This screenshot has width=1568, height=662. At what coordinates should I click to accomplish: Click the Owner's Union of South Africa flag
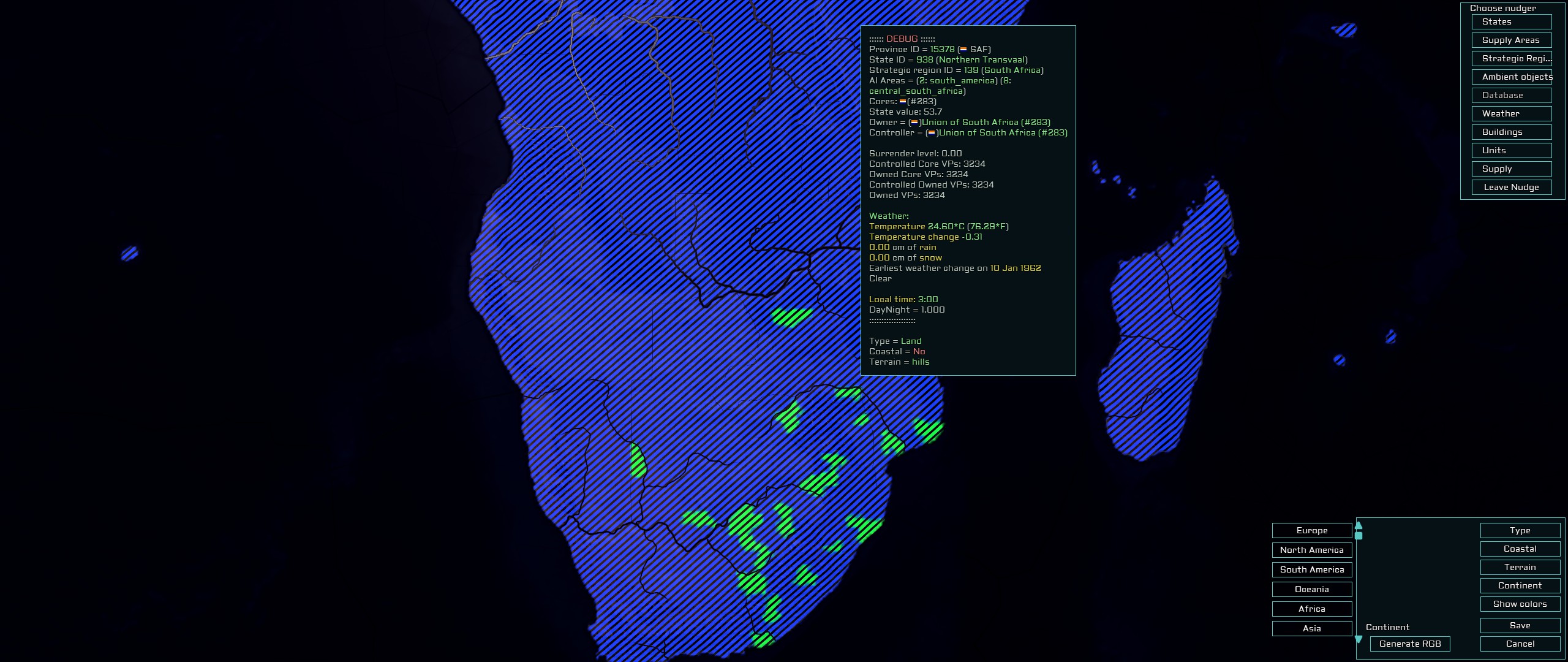pyautogui.click(x=915, y=122)
